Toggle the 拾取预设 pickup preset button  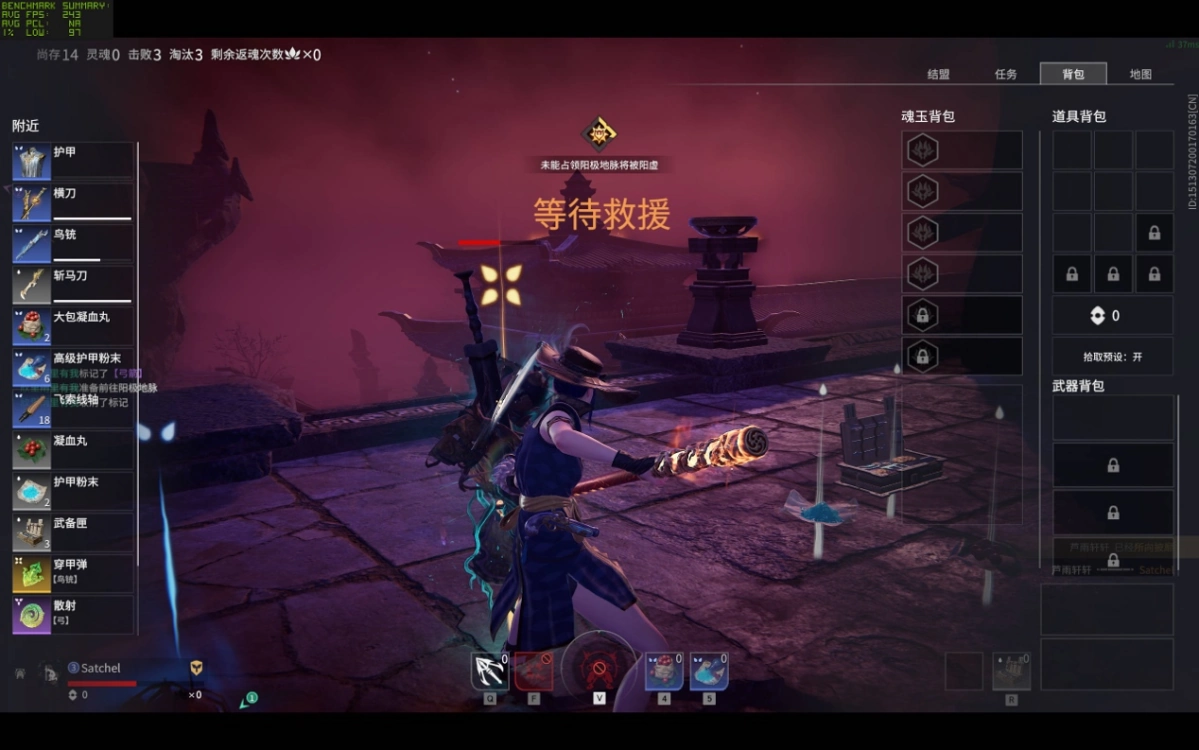click(1112, 357)
